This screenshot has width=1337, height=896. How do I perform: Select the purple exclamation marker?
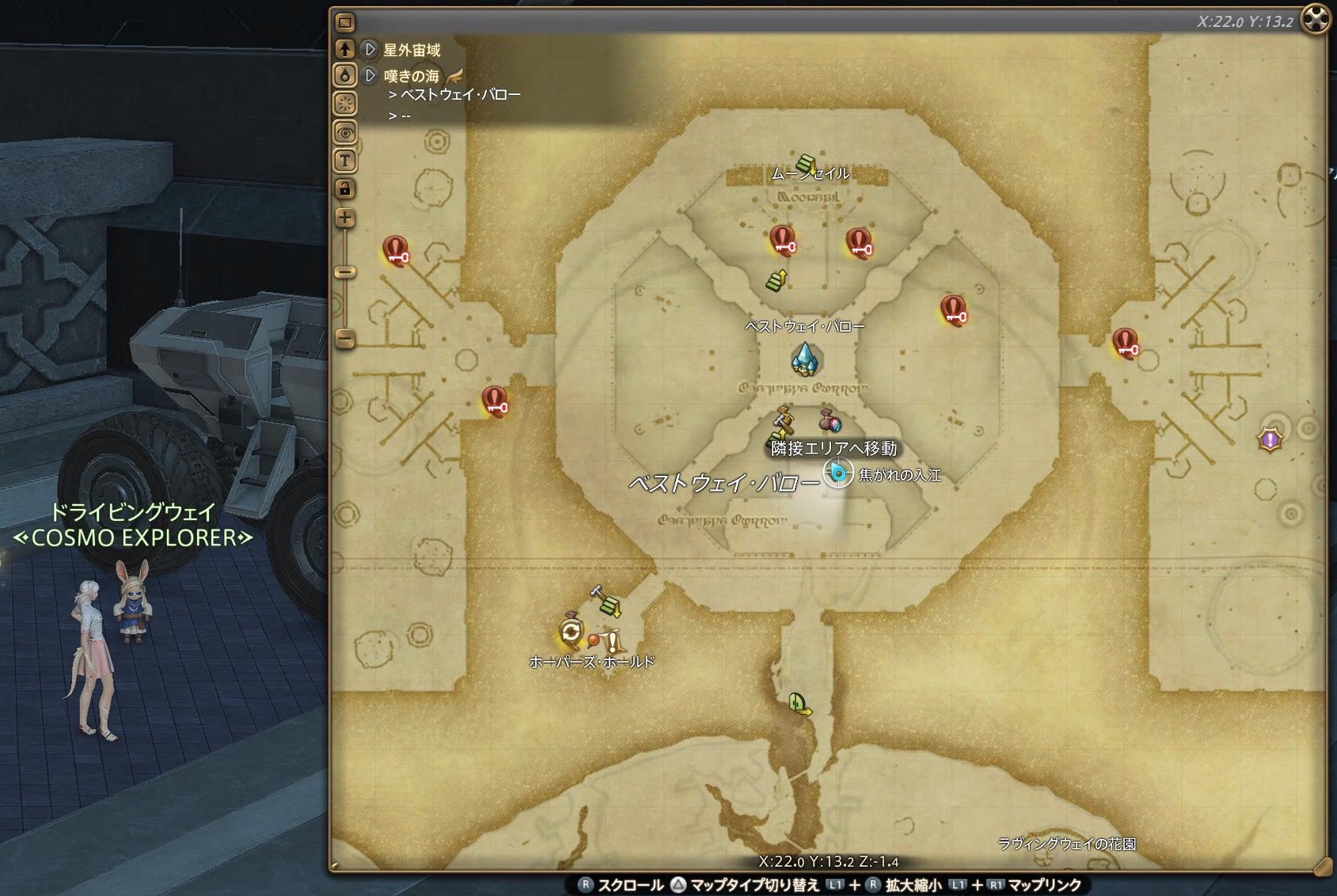tap(1270, 439)
